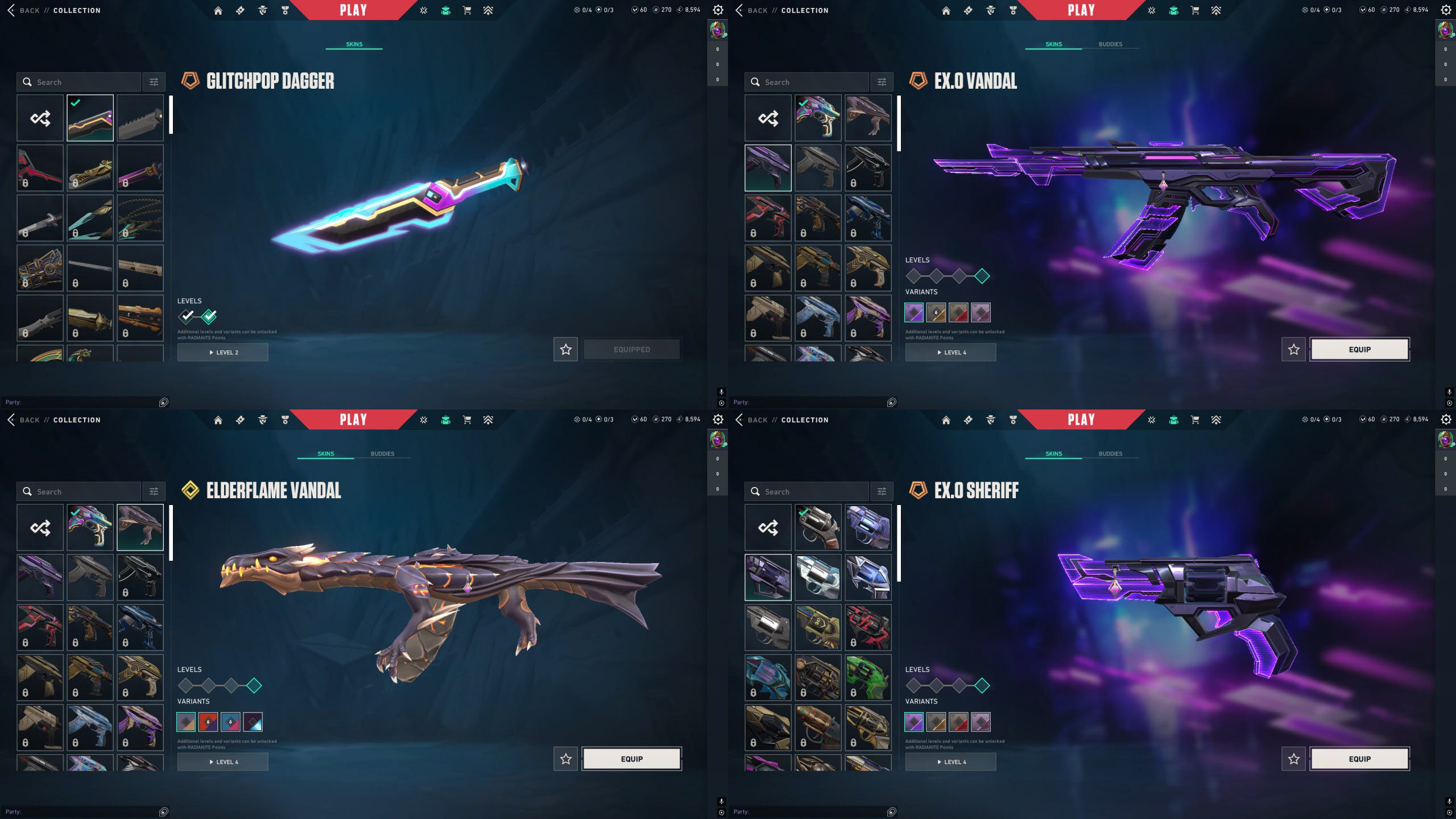Expand Level 2 details for the Glitchpop Dagger
The height and width of the screenshot is (819, 1456).
(222, 352)
